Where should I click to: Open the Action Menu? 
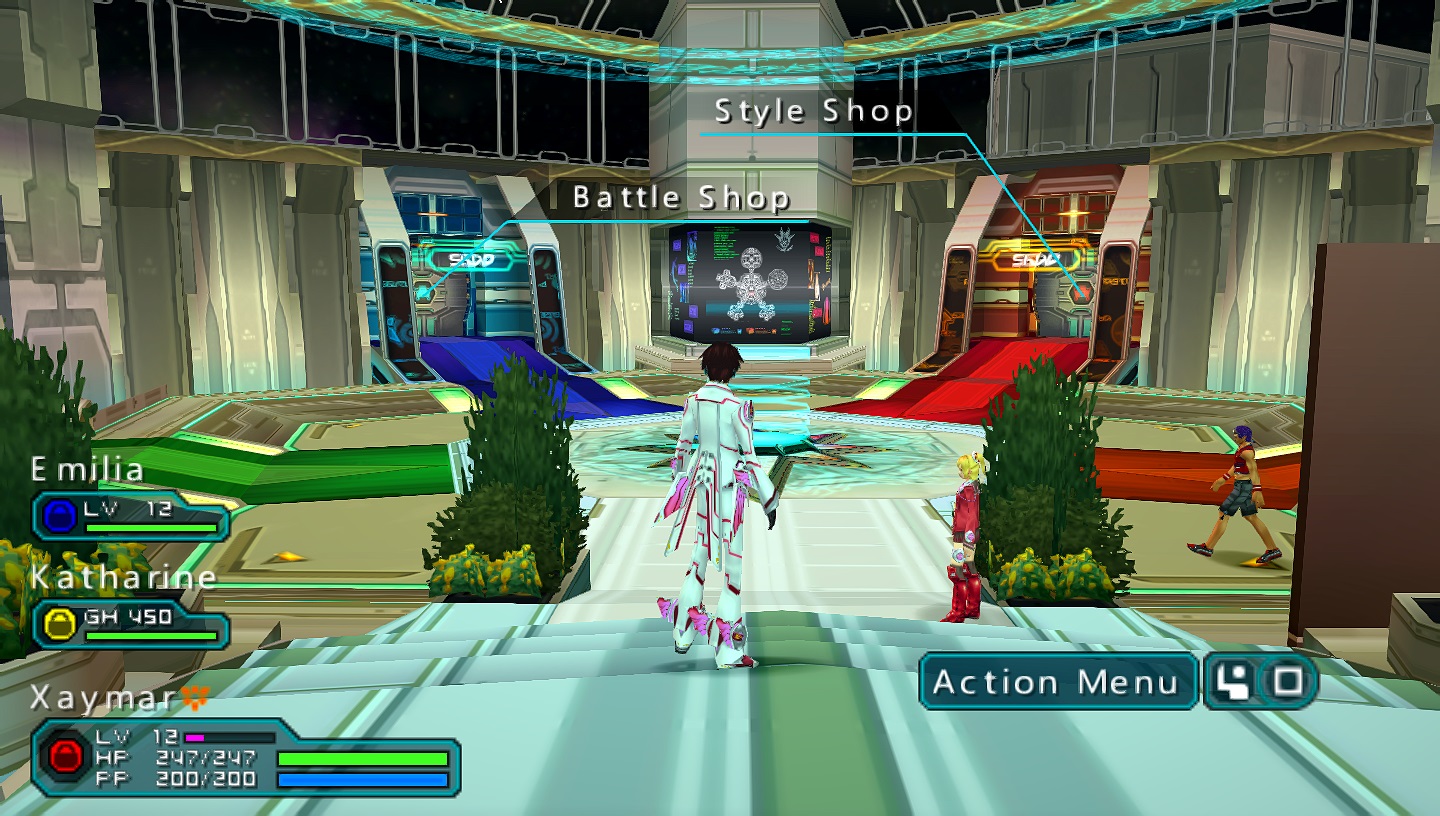tap(1057, 682)
